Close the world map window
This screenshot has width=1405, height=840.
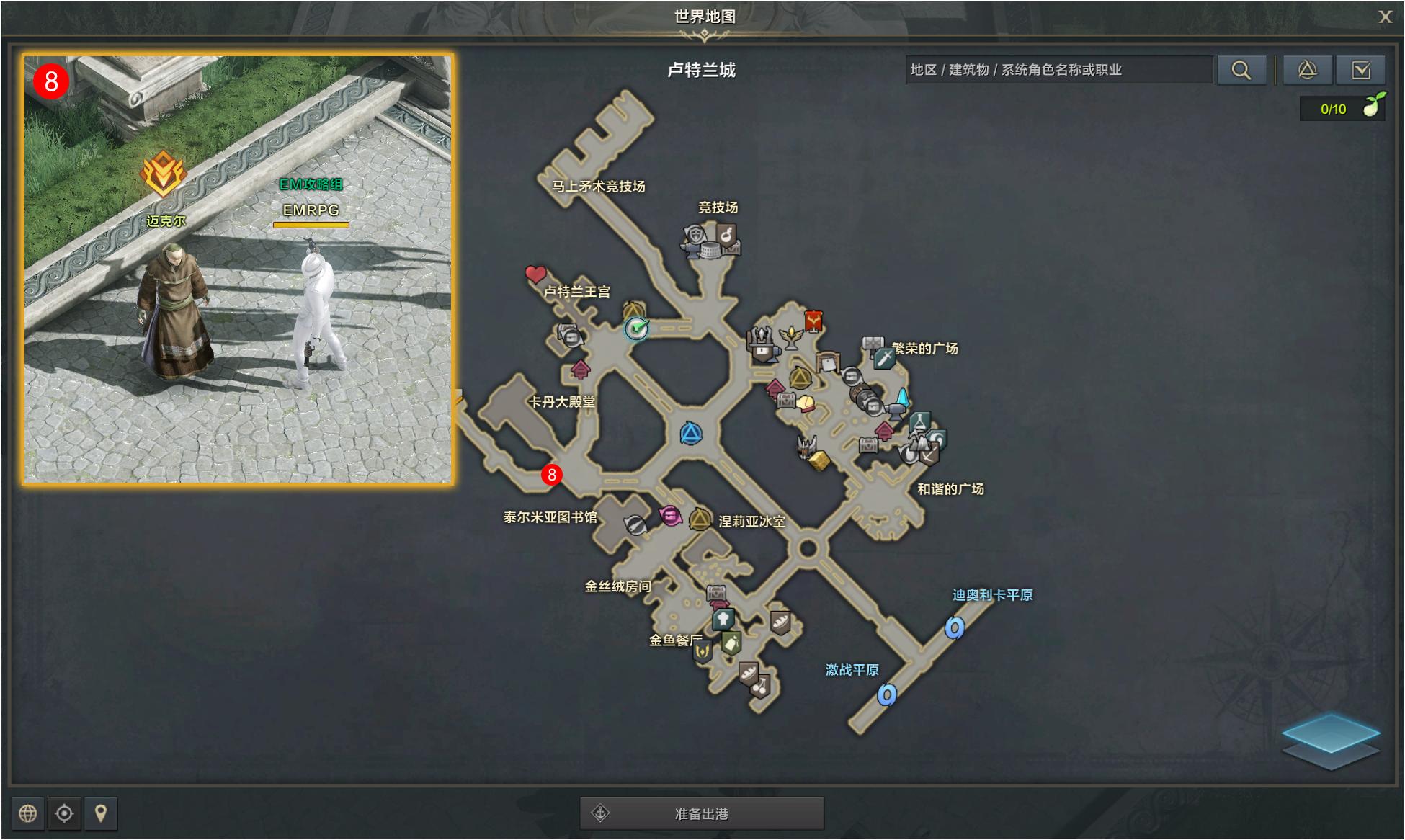(x=1385, y=17)
